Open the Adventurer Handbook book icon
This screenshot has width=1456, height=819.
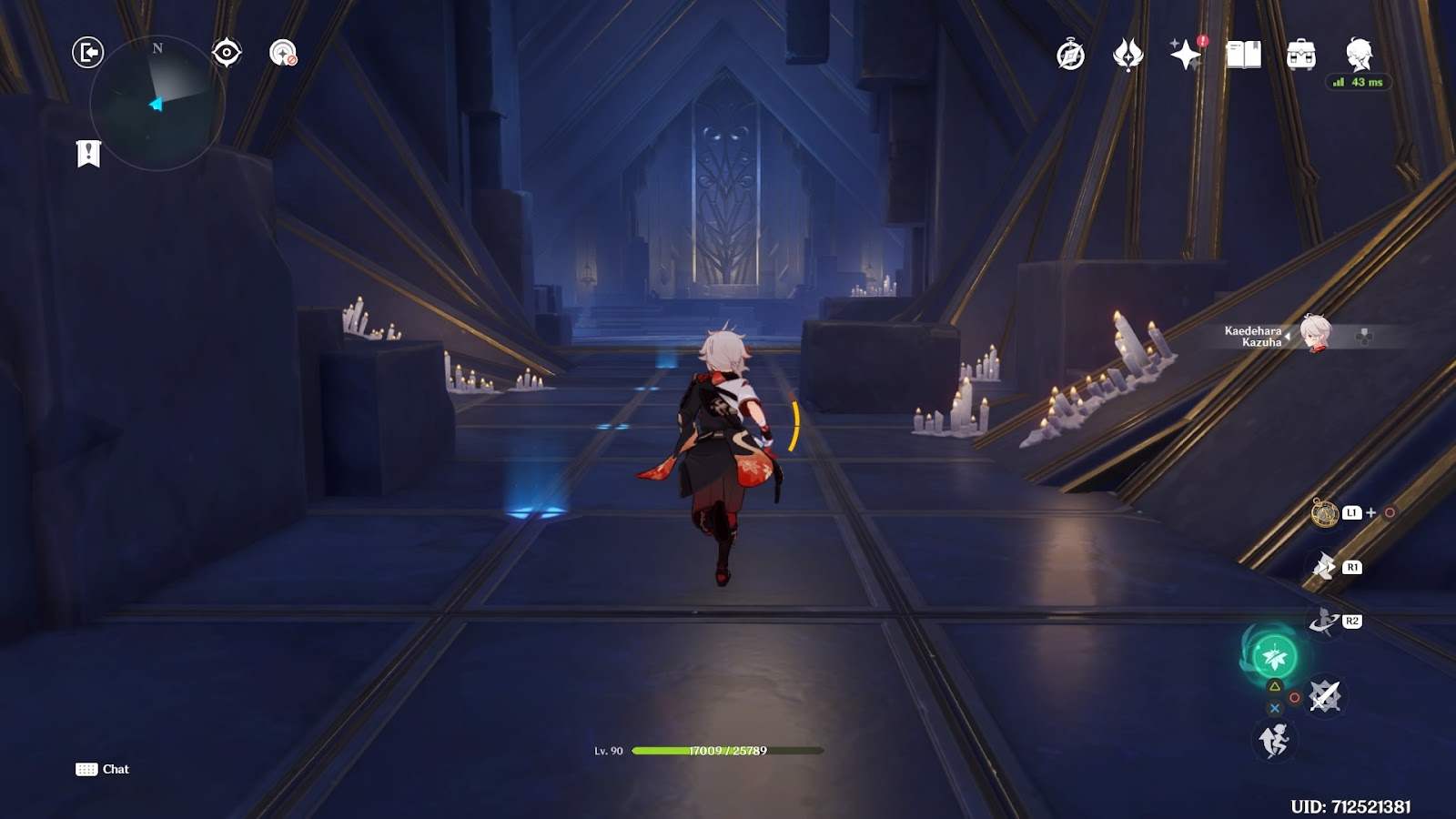click(1246, 55)
